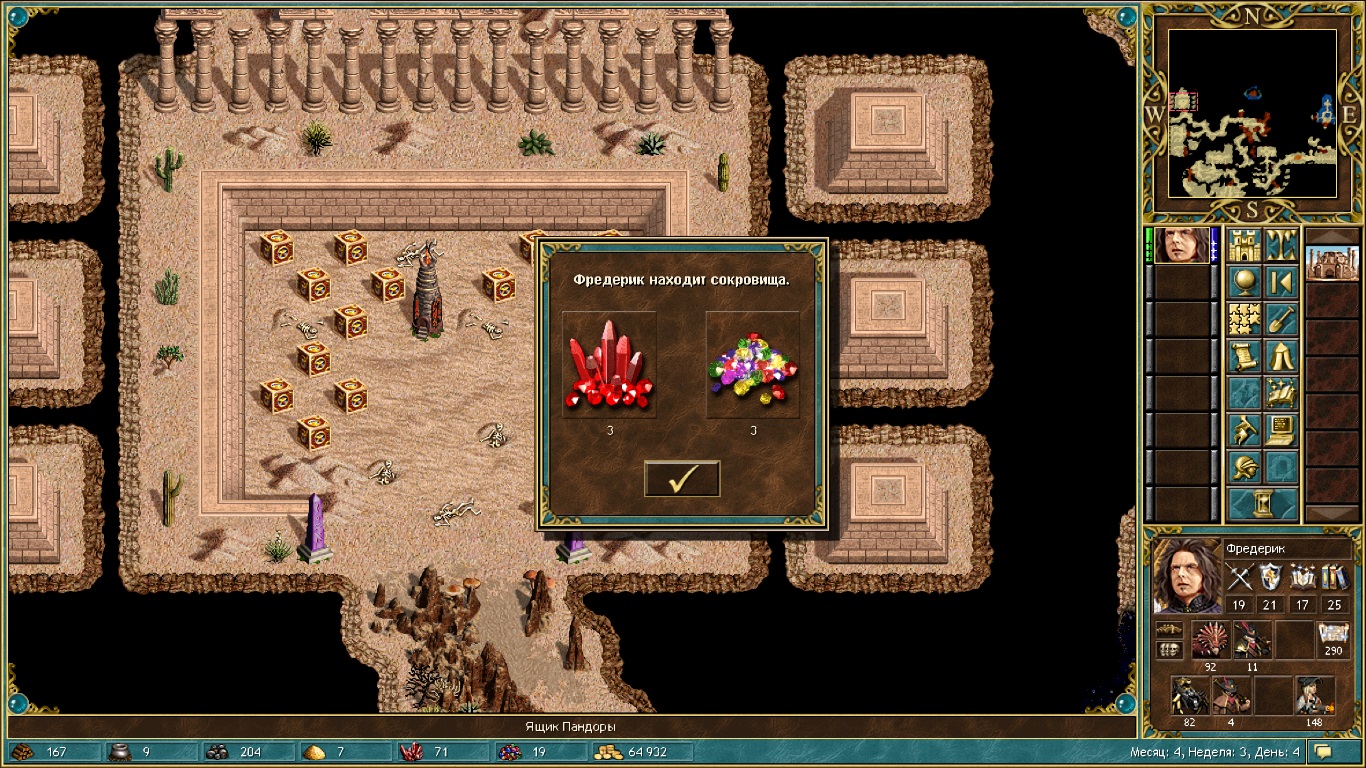
Task: Select next hero with the helmet button
Action: [x=1245, y=467]
